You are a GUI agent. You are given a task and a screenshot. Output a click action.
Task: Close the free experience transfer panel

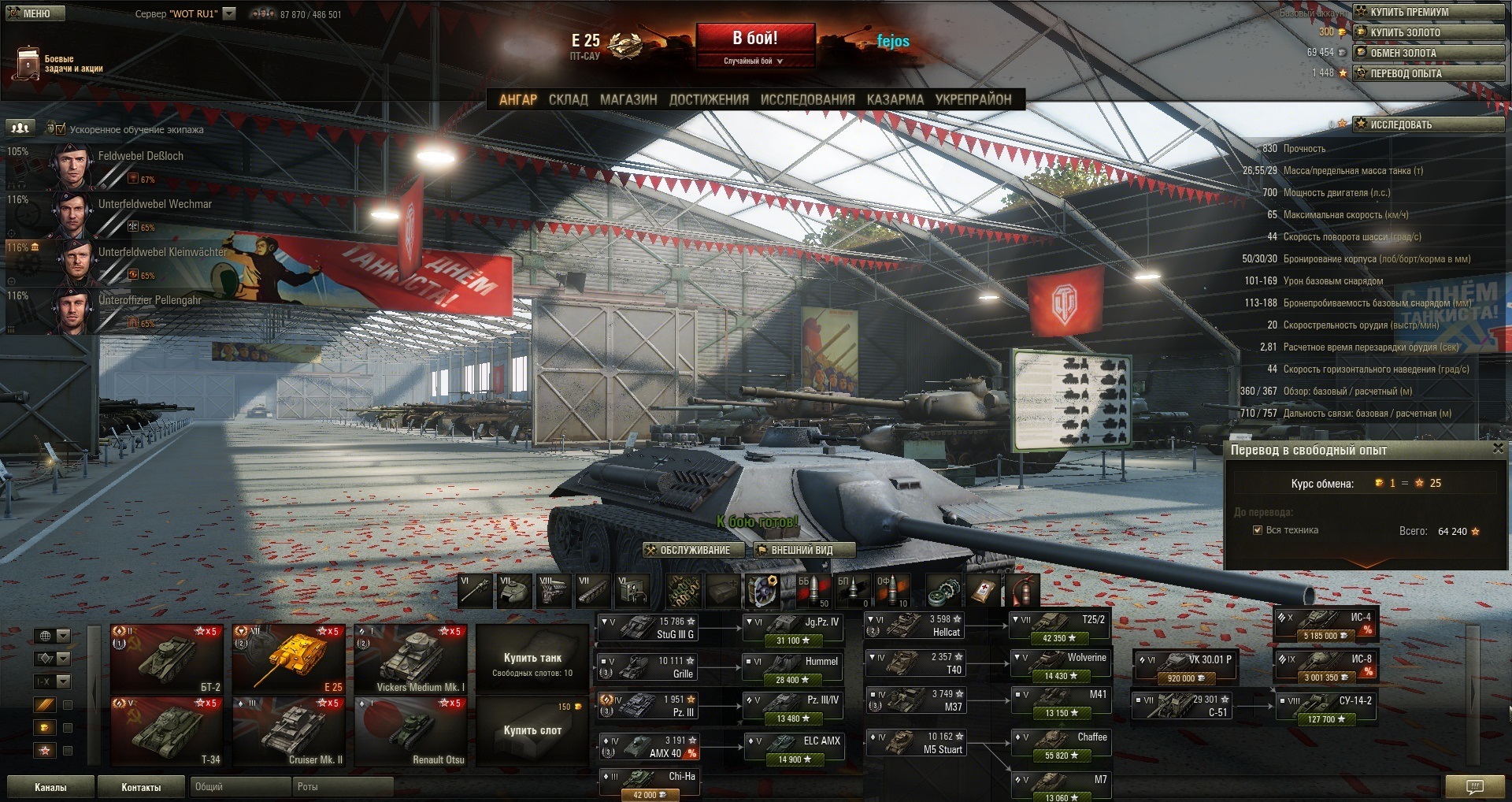coord(1498,448)
